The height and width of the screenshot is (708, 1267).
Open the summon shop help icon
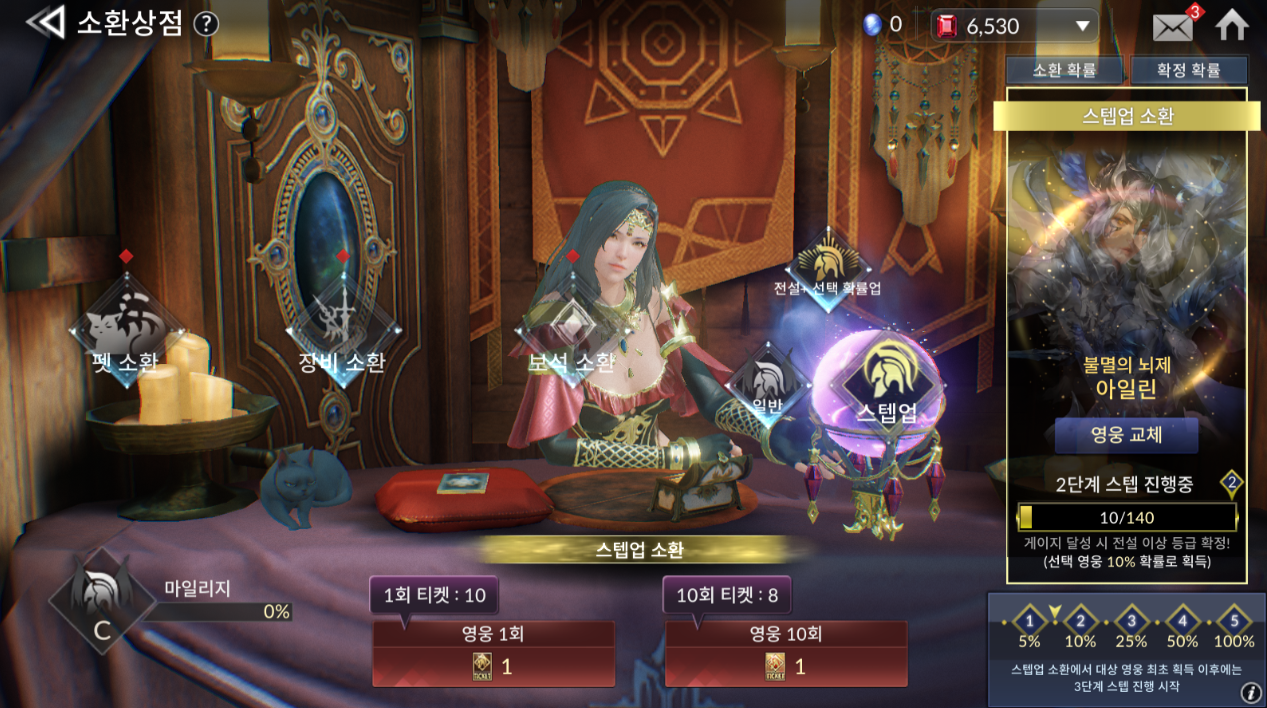206,24
